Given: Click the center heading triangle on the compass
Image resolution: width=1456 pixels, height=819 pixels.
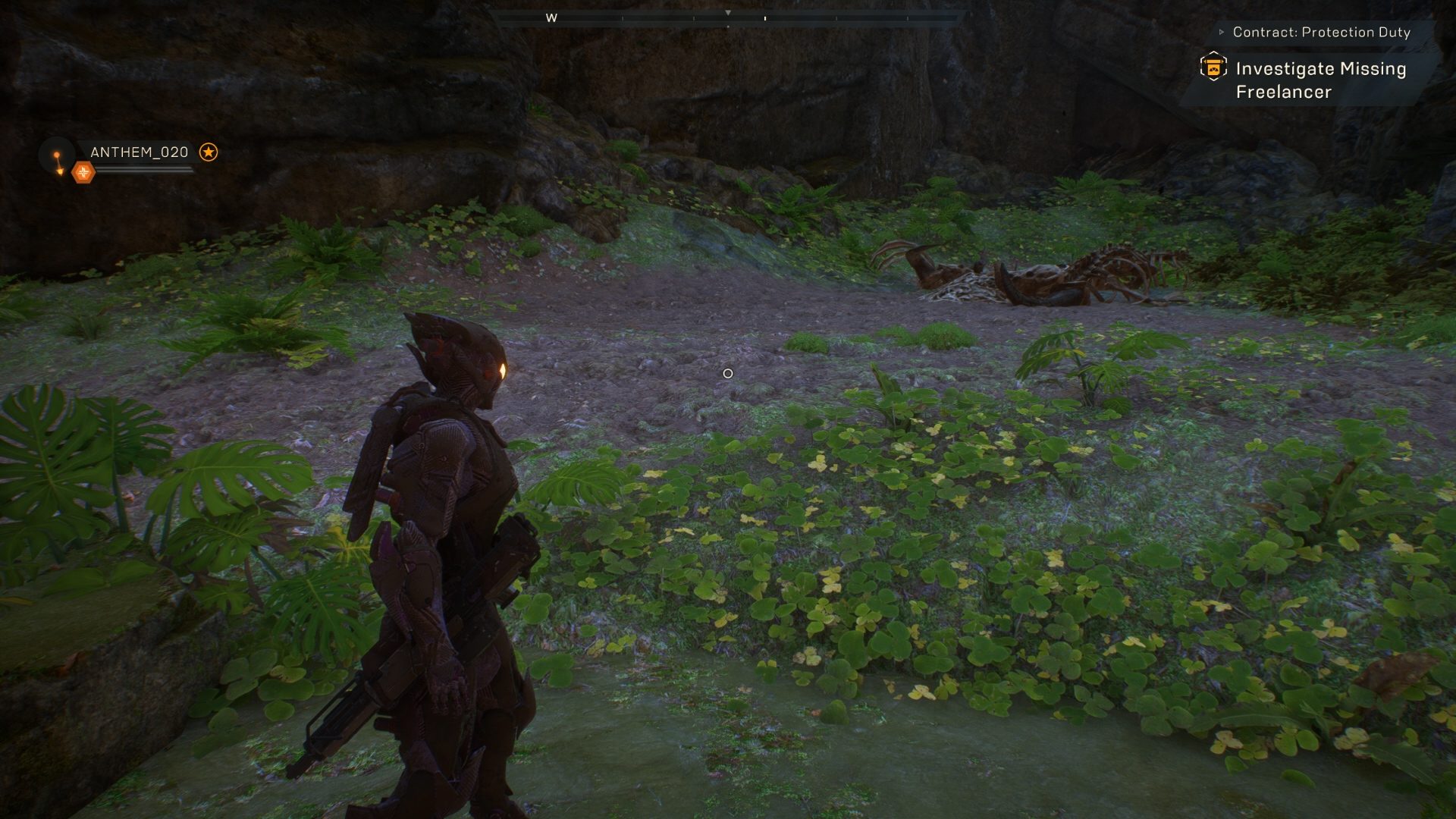Looking at the screenshot, I should coord(728,13).
